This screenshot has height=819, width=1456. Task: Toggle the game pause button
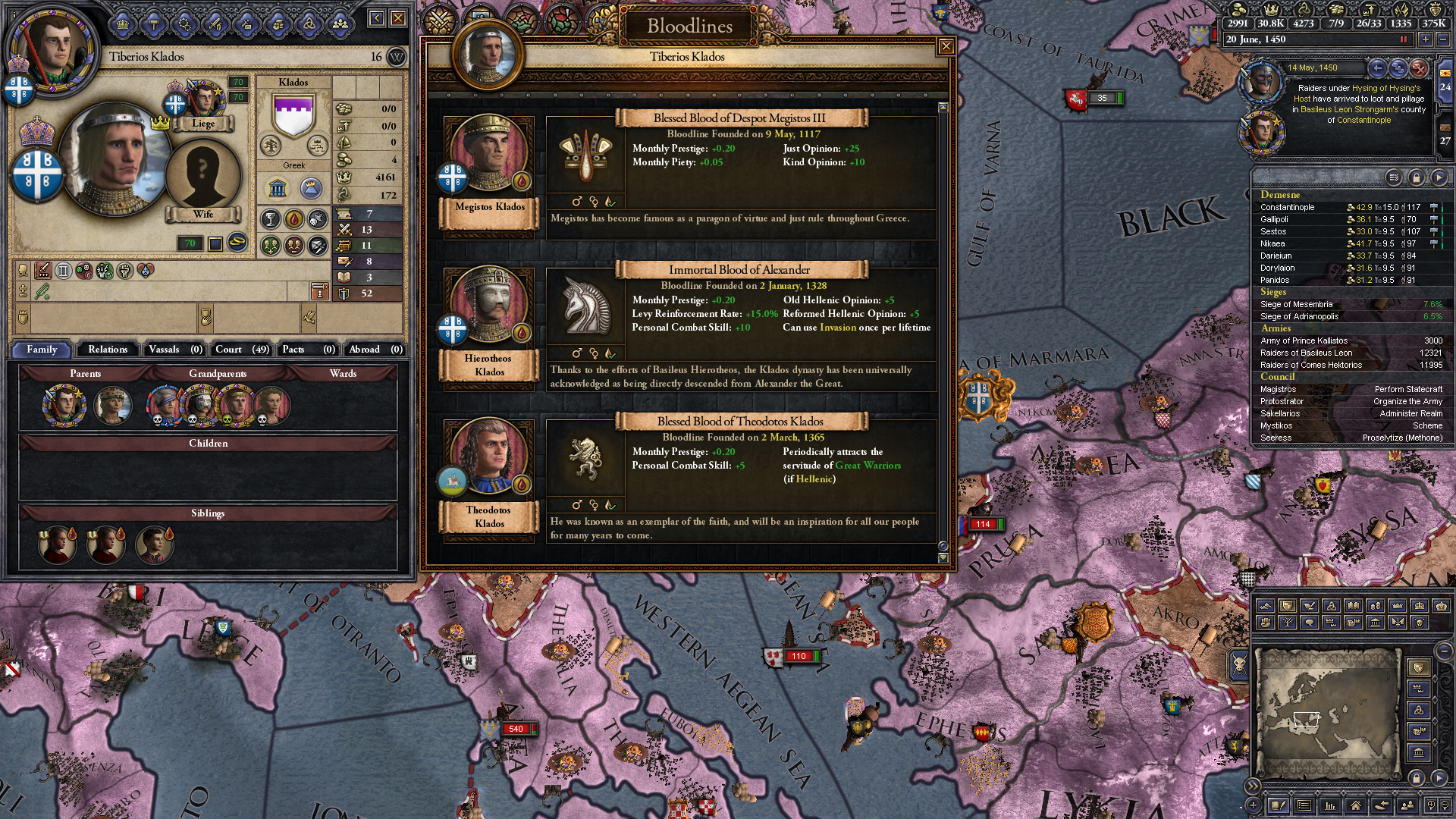pos(1403,39)
